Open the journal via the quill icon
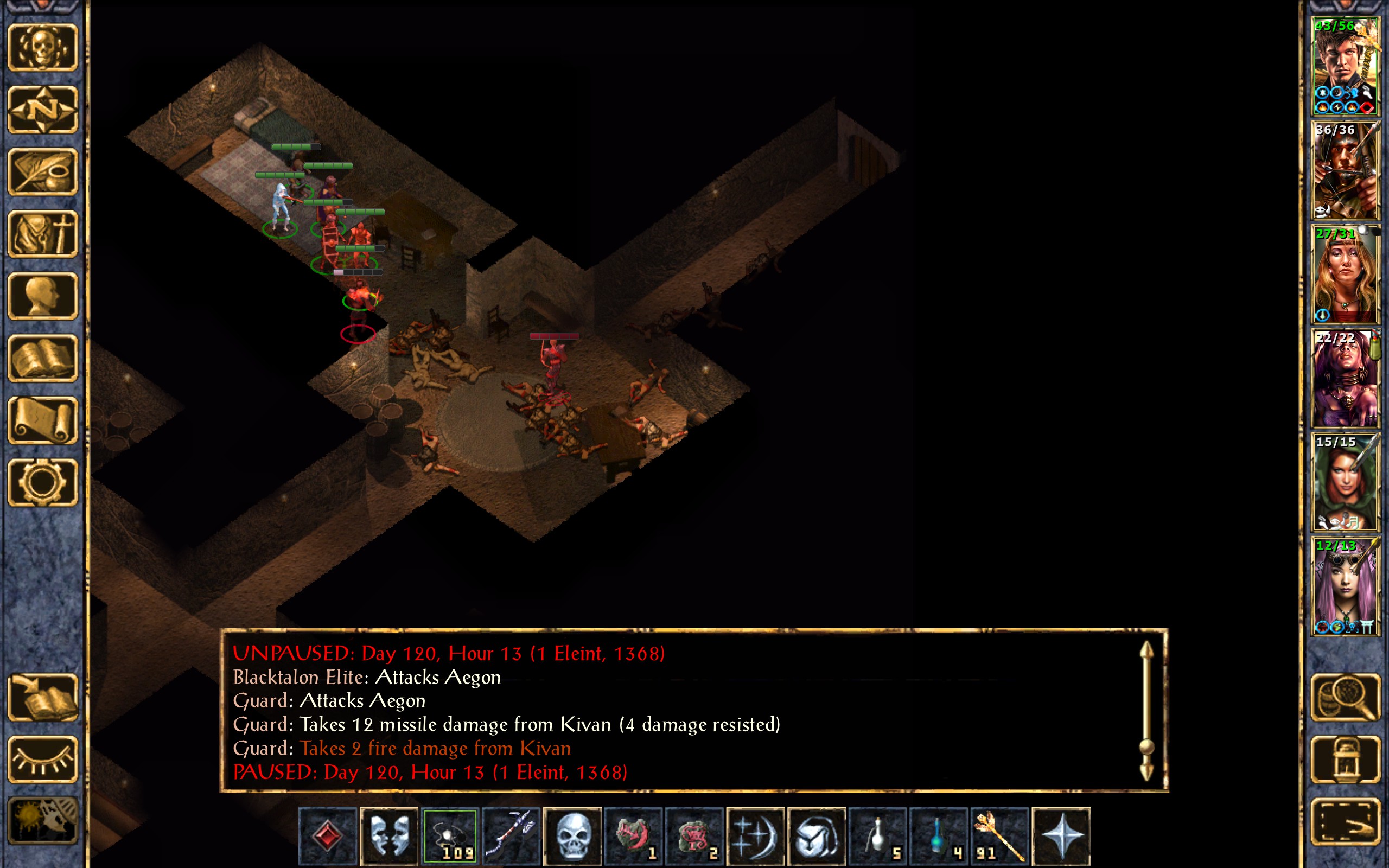 coord(43,171)
